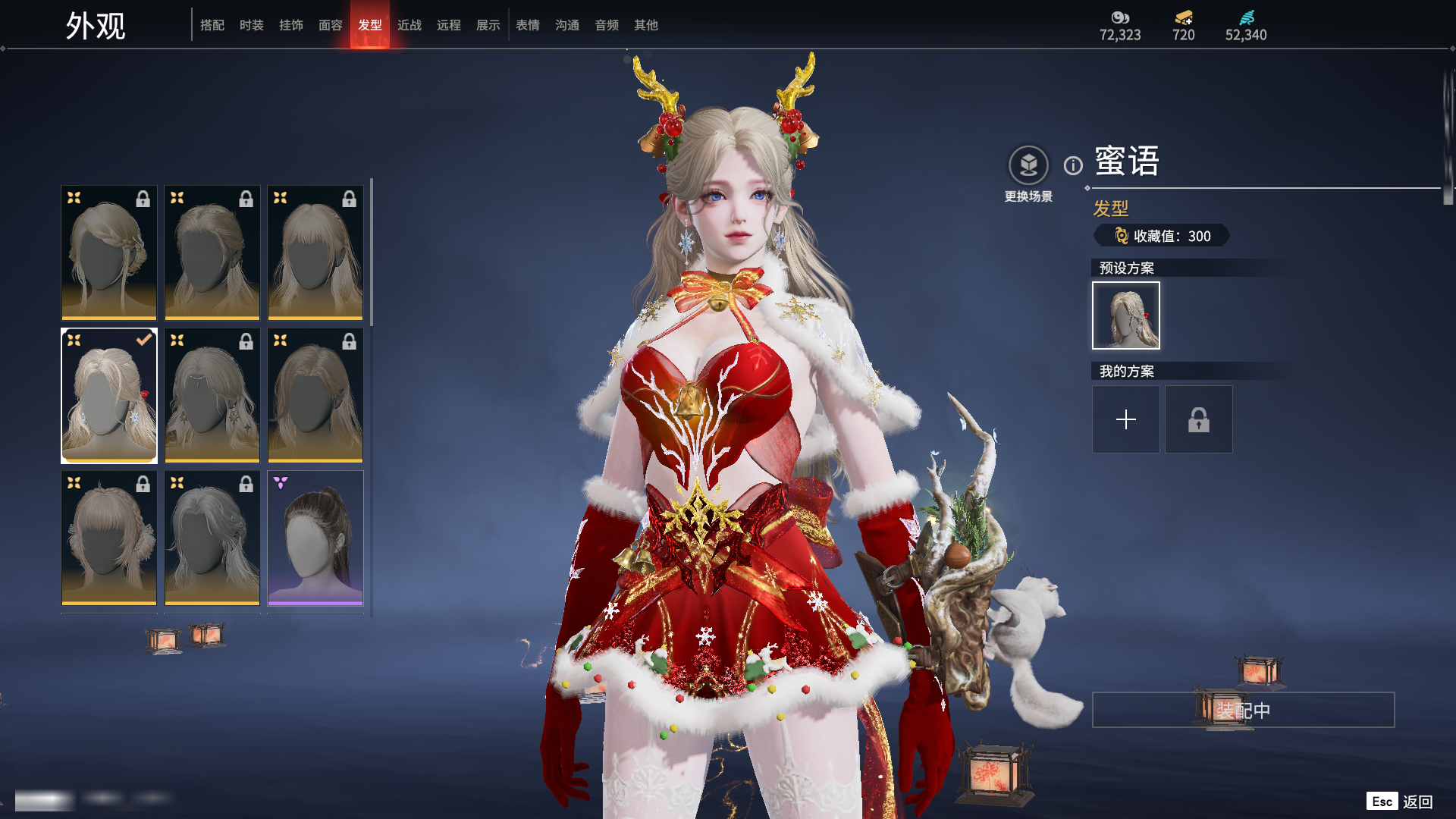Select the 音频 tab

pyautogui.click(x=607, y=25)
